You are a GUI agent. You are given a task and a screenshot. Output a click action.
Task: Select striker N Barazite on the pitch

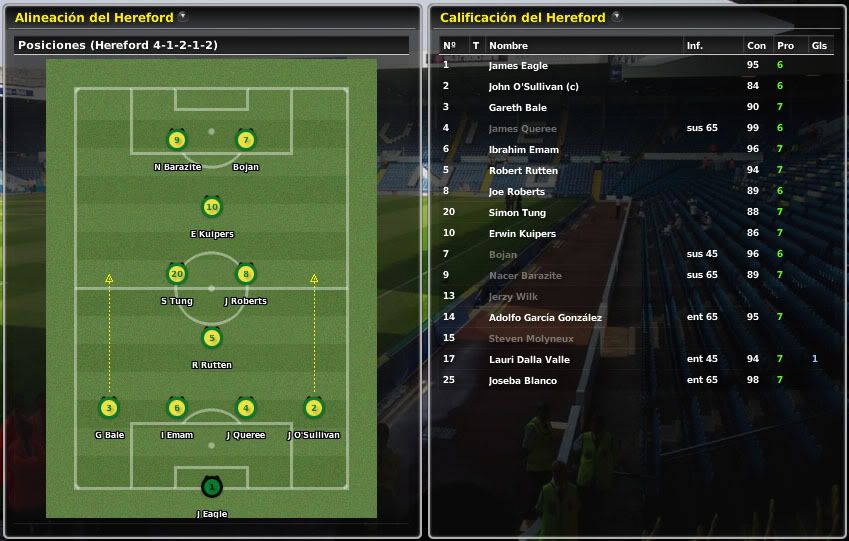click(x=177, y=140)
